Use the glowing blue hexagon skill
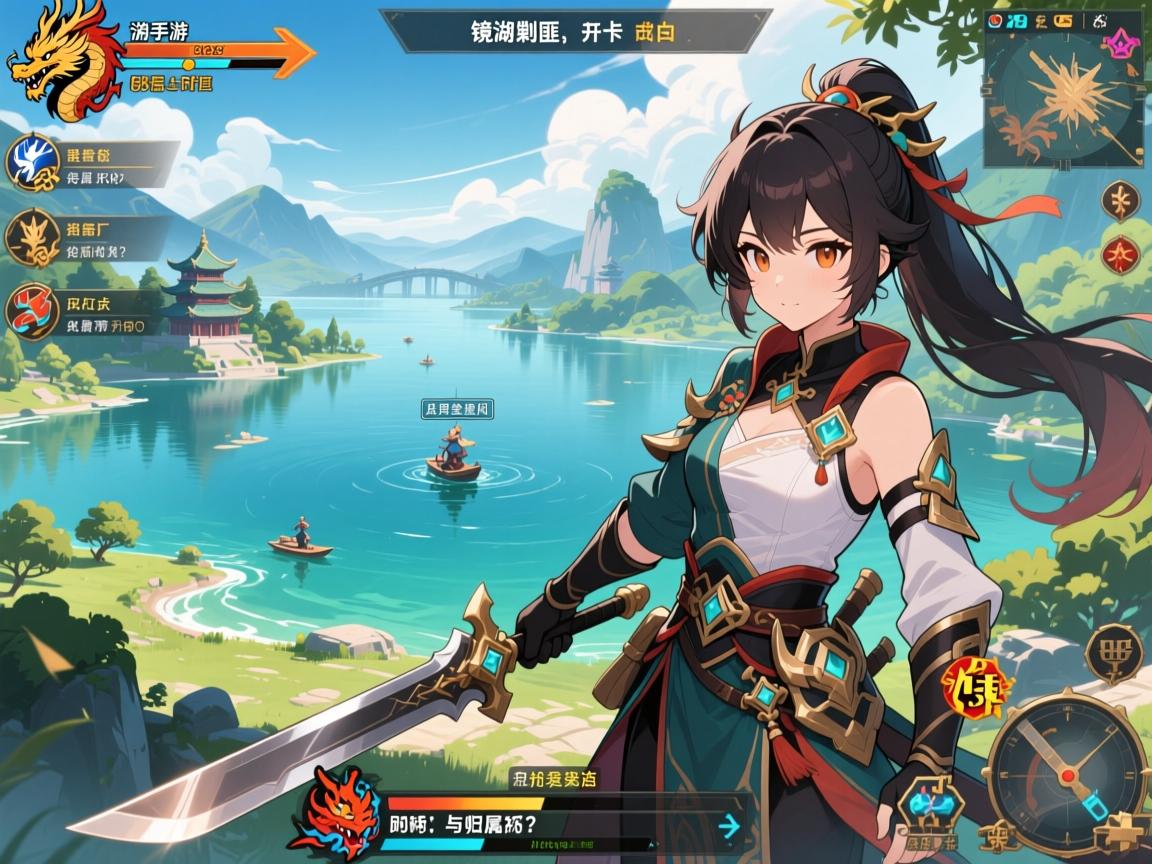This screenshot has height=864, width=1152. pyautogui.click(x=930, y=803)
